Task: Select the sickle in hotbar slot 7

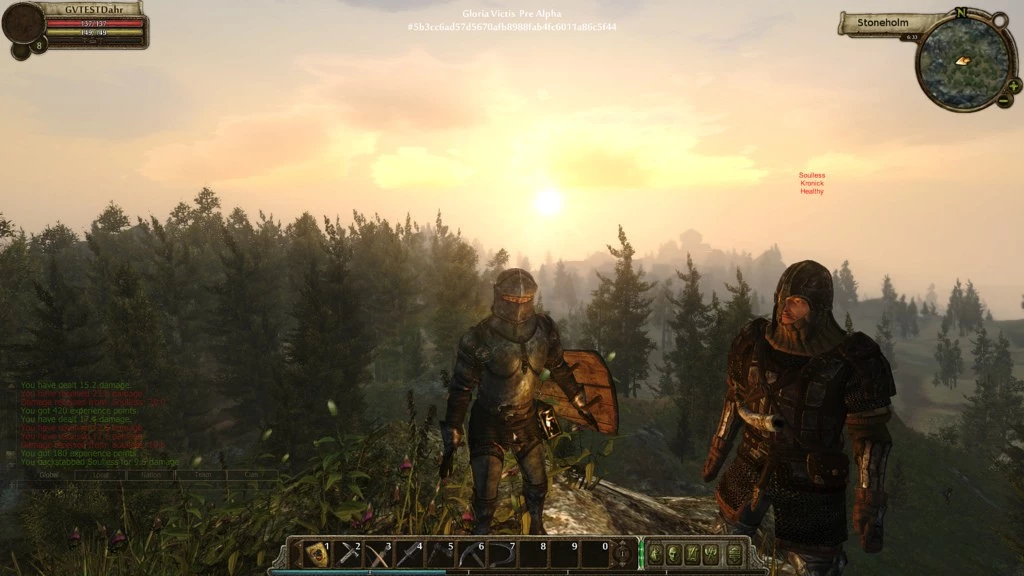Action: [502, 553]
